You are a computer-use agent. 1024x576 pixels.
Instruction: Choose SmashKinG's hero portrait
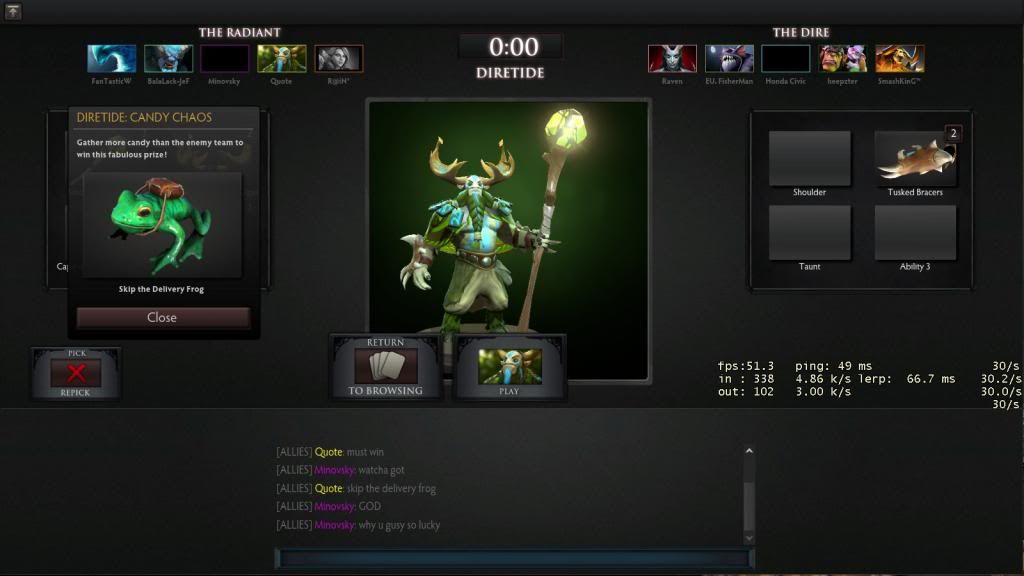tap(900, 59)
